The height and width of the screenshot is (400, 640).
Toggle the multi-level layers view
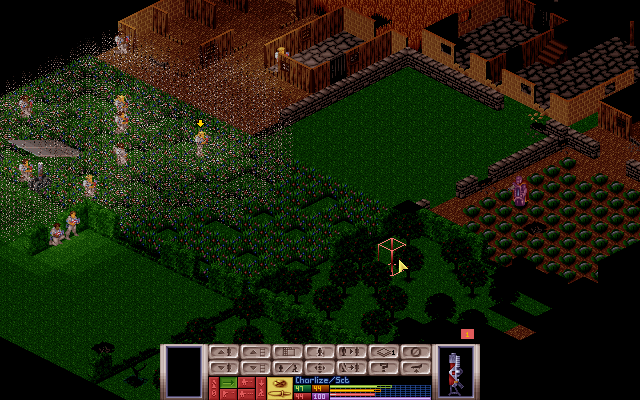(383, 352)
